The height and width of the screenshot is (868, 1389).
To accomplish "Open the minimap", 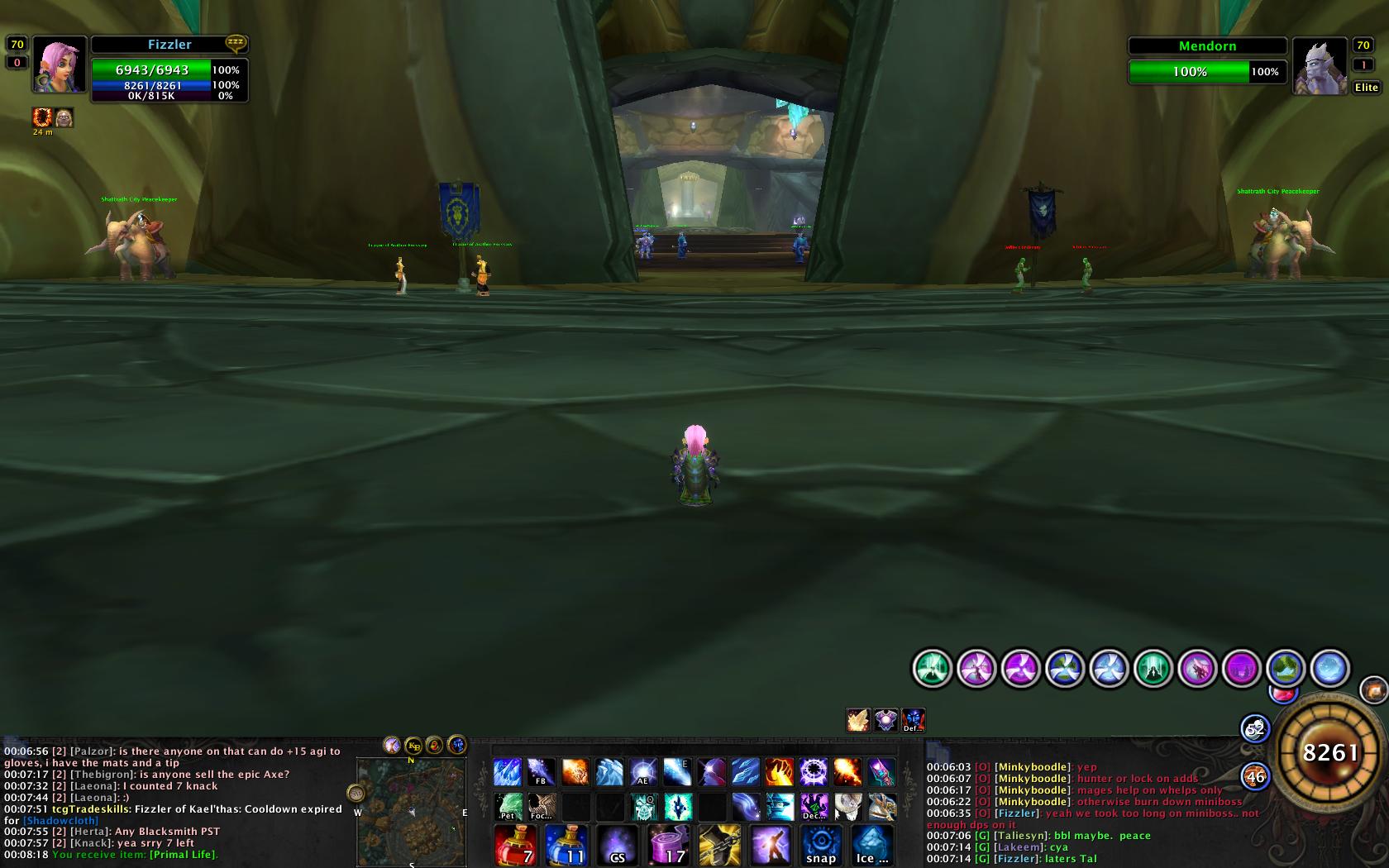I will 411,811.
